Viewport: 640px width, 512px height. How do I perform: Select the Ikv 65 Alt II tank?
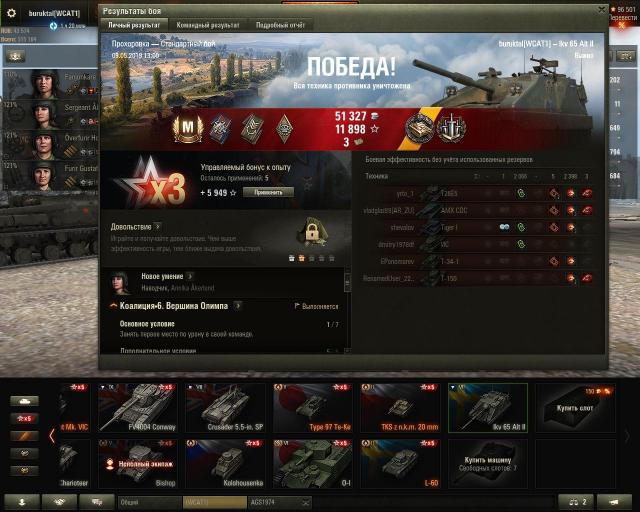487,407
